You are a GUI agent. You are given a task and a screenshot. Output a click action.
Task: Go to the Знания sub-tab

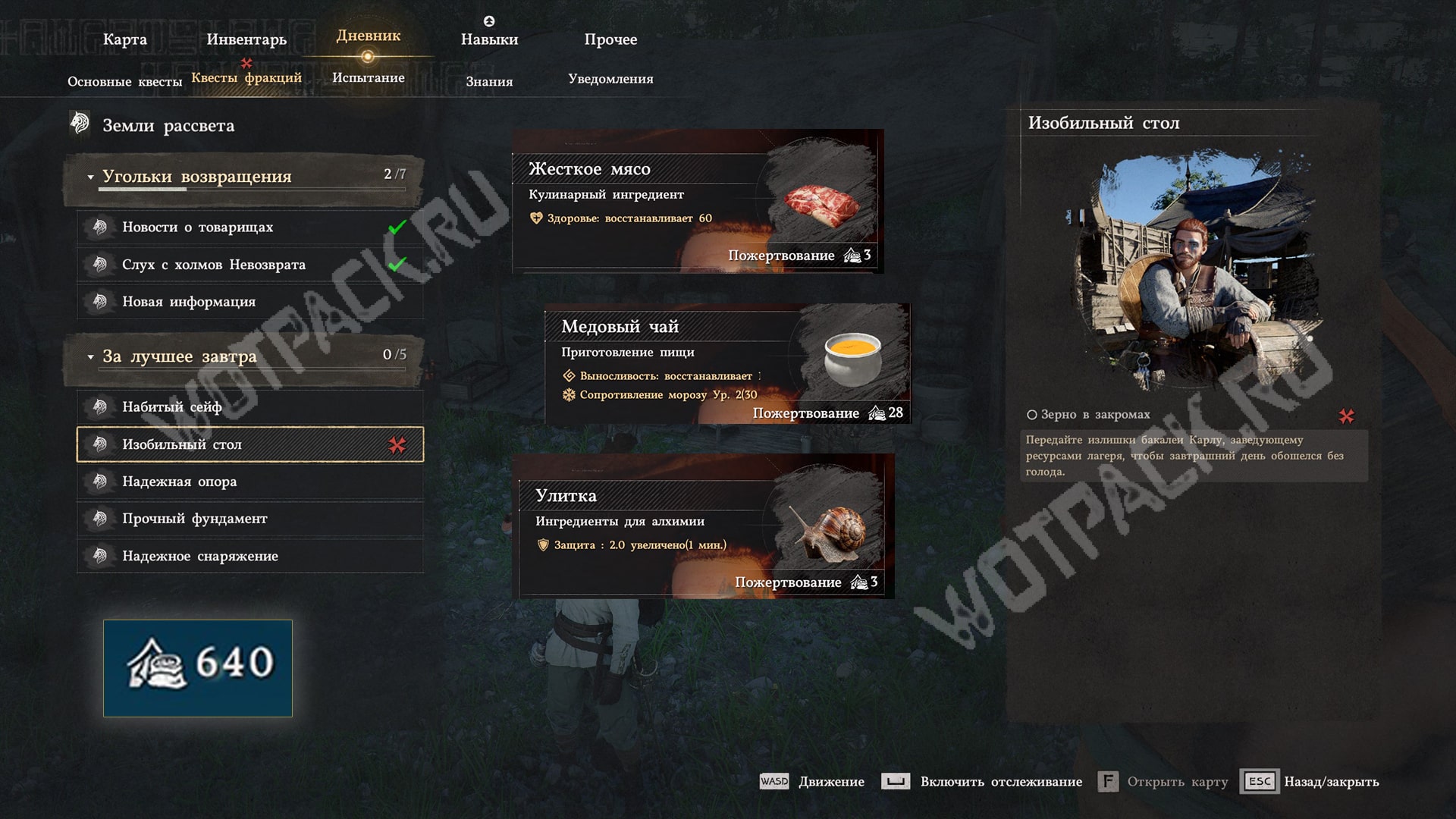489,81
